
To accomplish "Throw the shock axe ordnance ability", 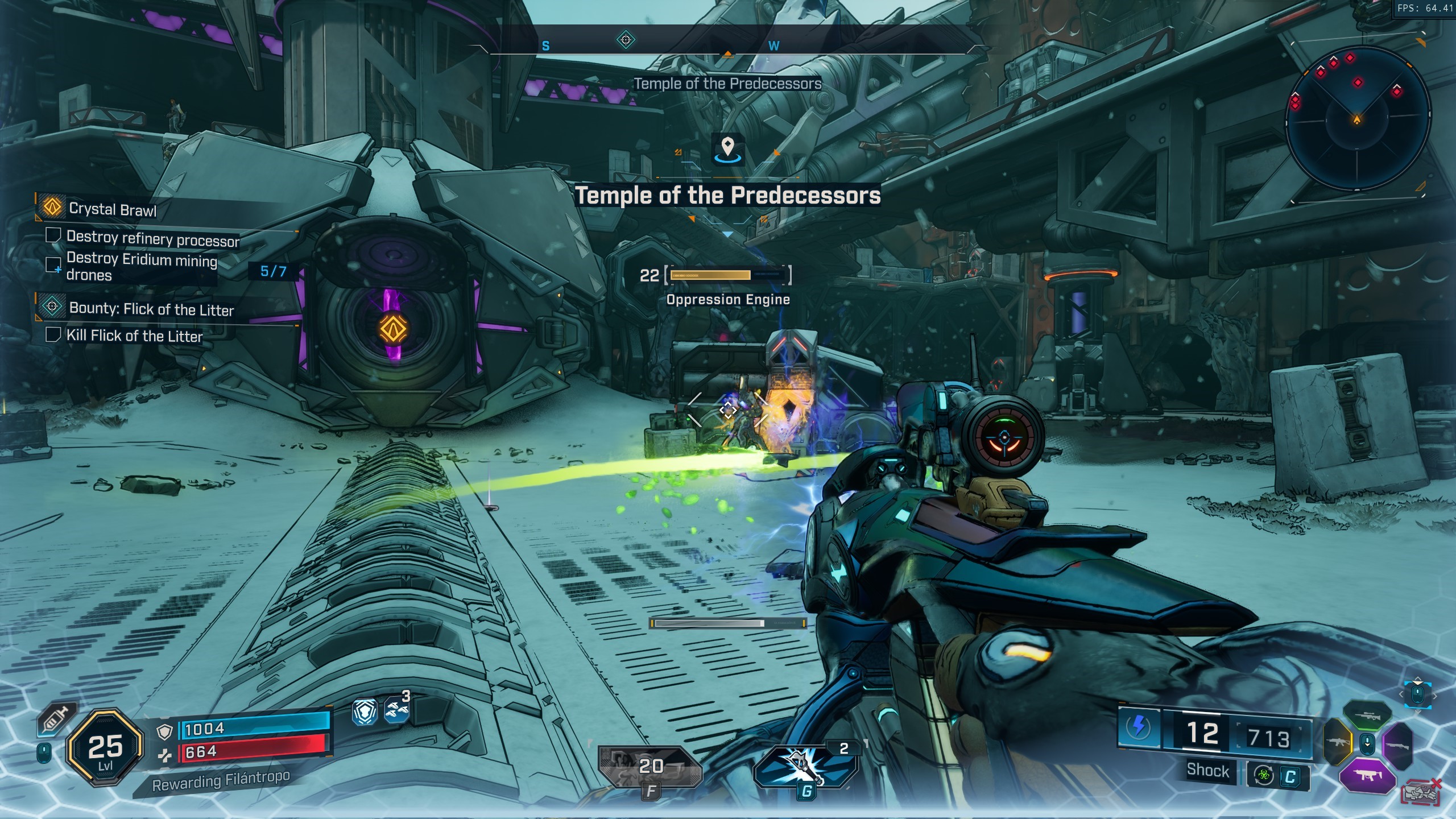I will (x=805, y=765).
